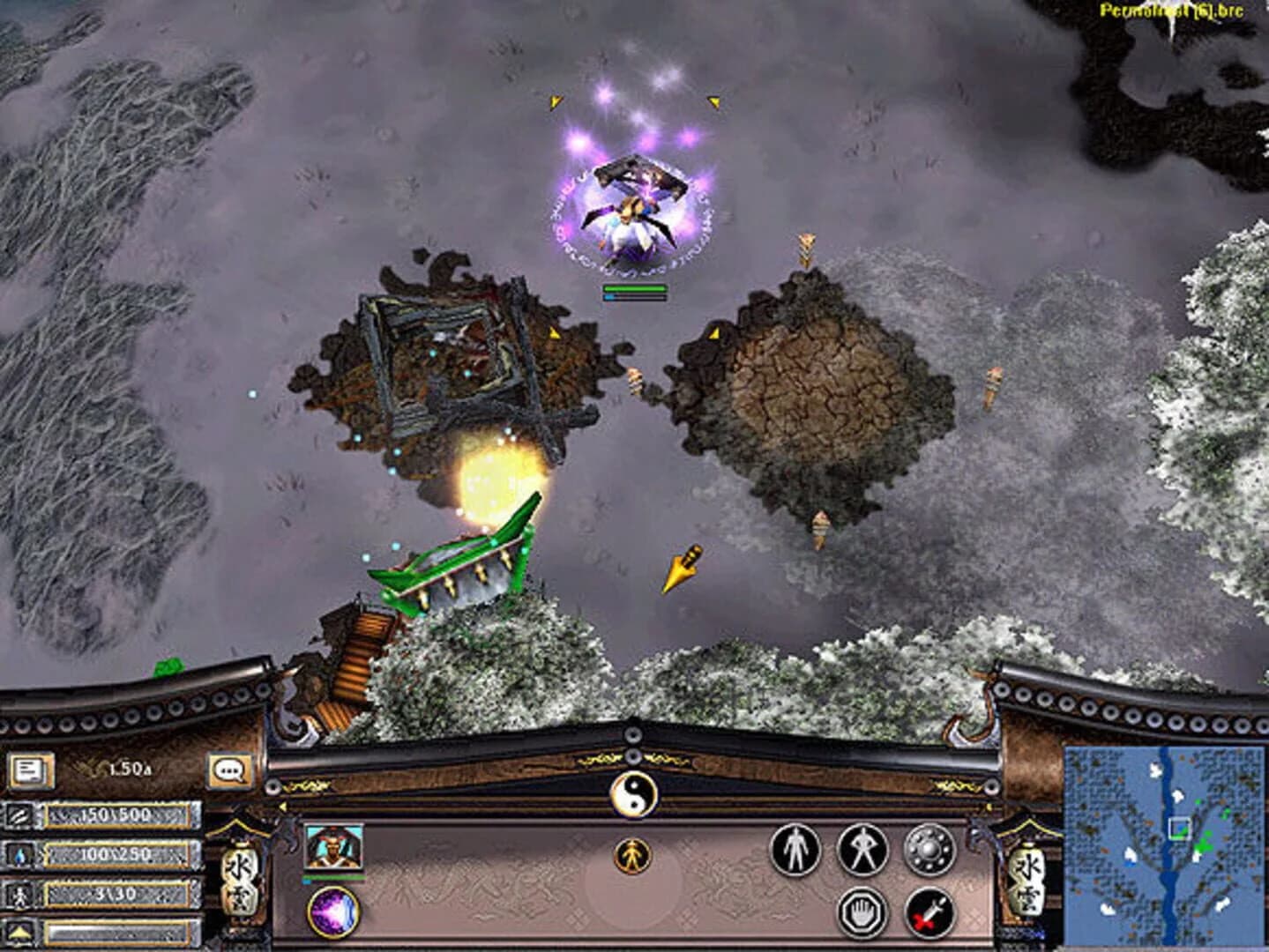The width and height of the screenshot is (1269, 952).
Task: Open the objectives message log icon
Action: pos(31,769)
